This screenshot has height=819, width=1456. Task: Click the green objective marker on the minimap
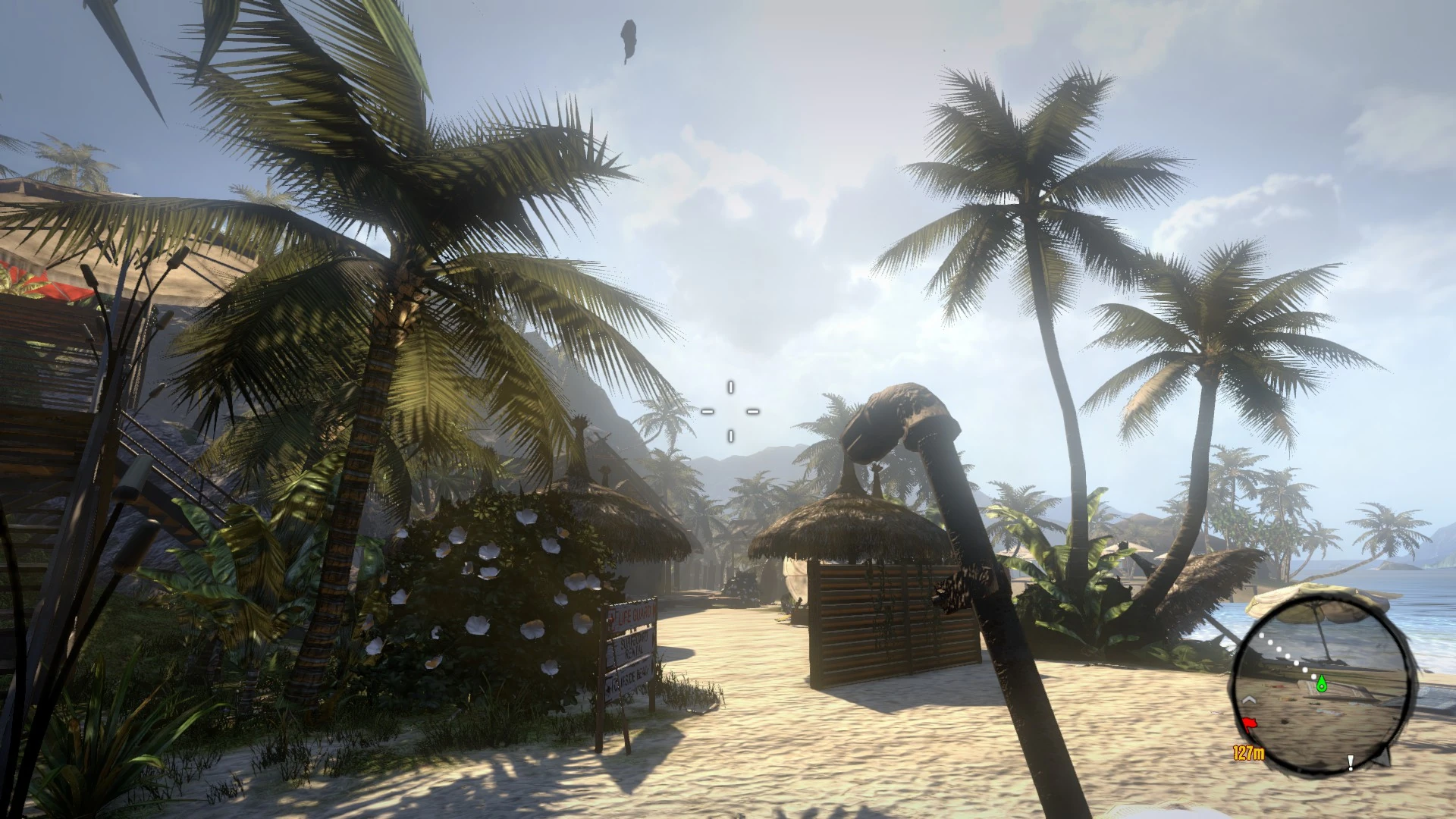tap(1321, 684)
